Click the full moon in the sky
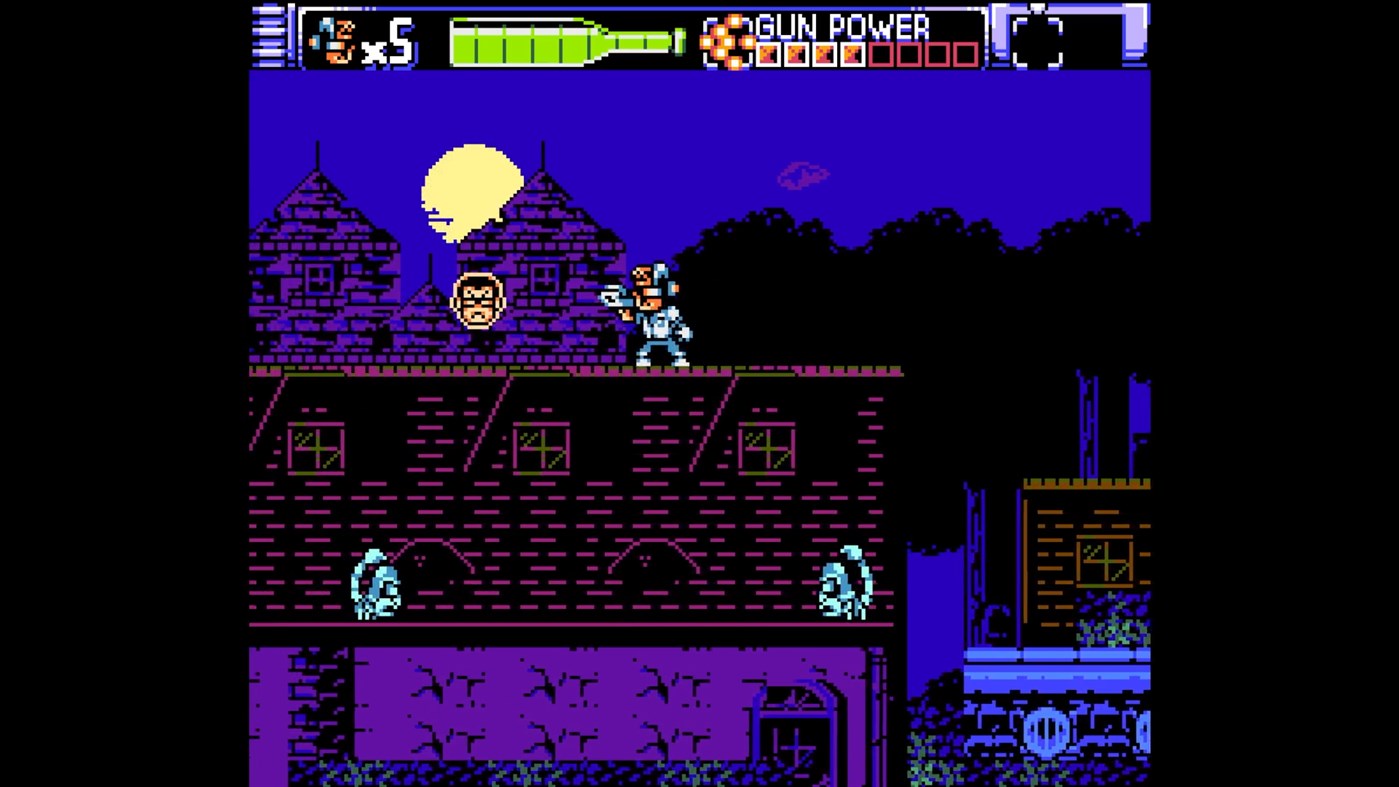The image size is (1399, 787). tap(470, 190)
